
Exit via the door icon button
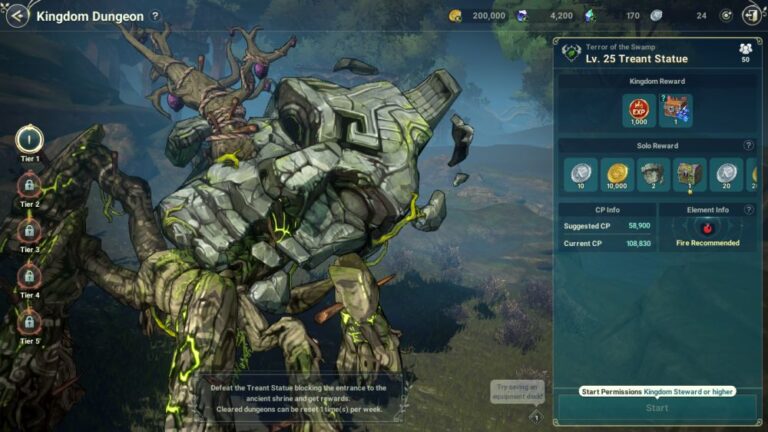click(751, 16)
